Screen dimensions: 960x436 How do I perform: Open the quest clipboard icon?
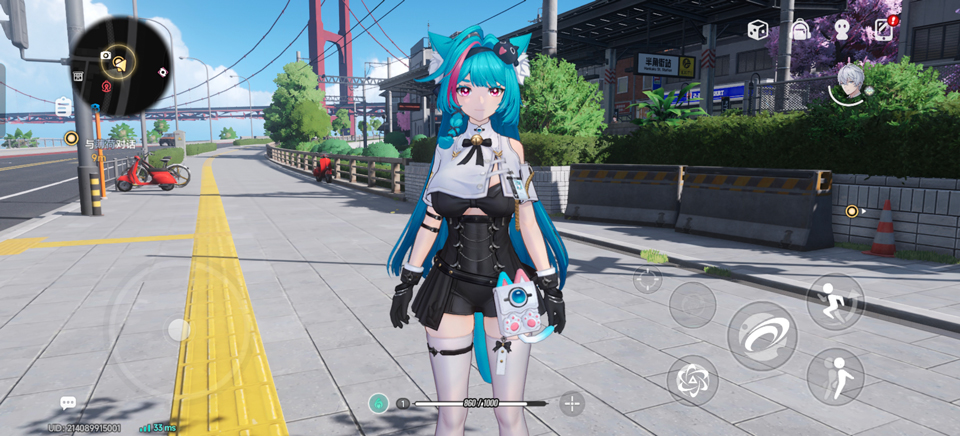click(x=64, y=106)
